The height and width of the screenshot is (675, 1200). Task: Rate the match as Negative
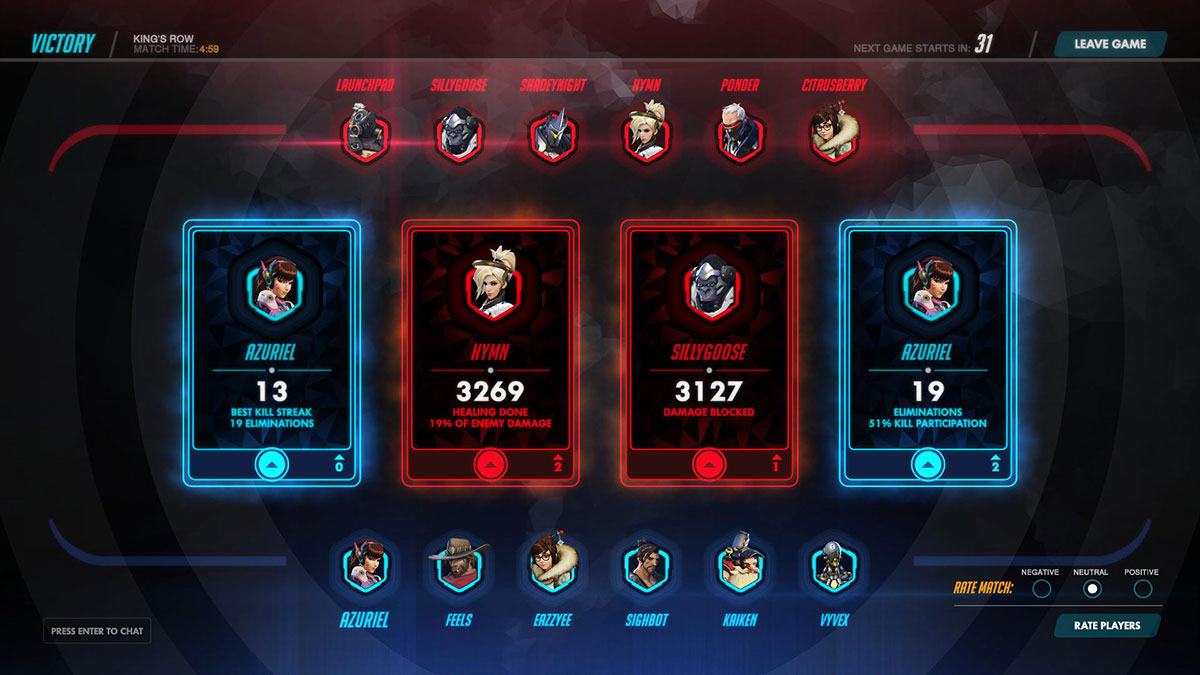tap(1041, 589)
